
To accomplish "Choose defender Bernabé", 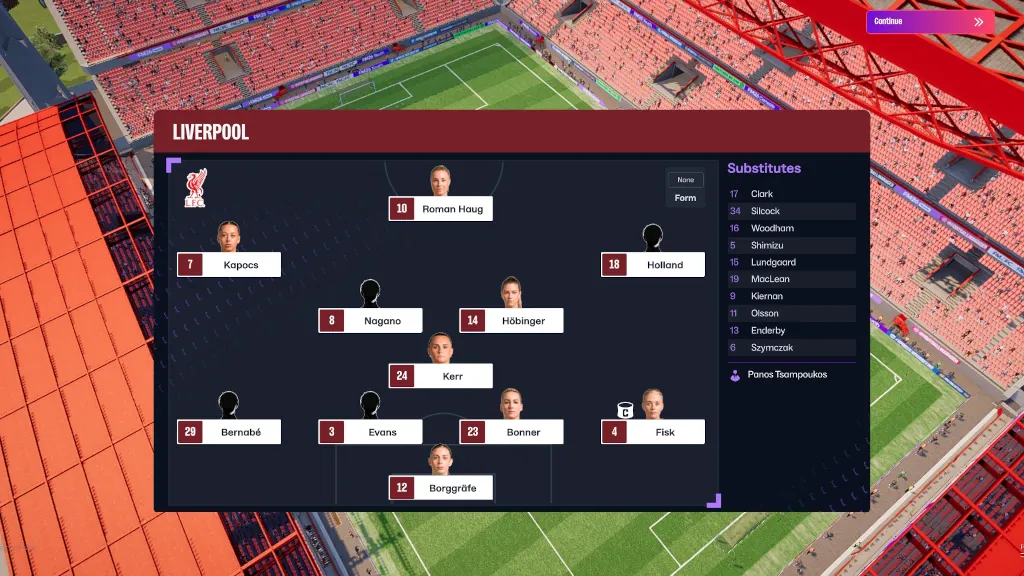I will click(229, 432).
